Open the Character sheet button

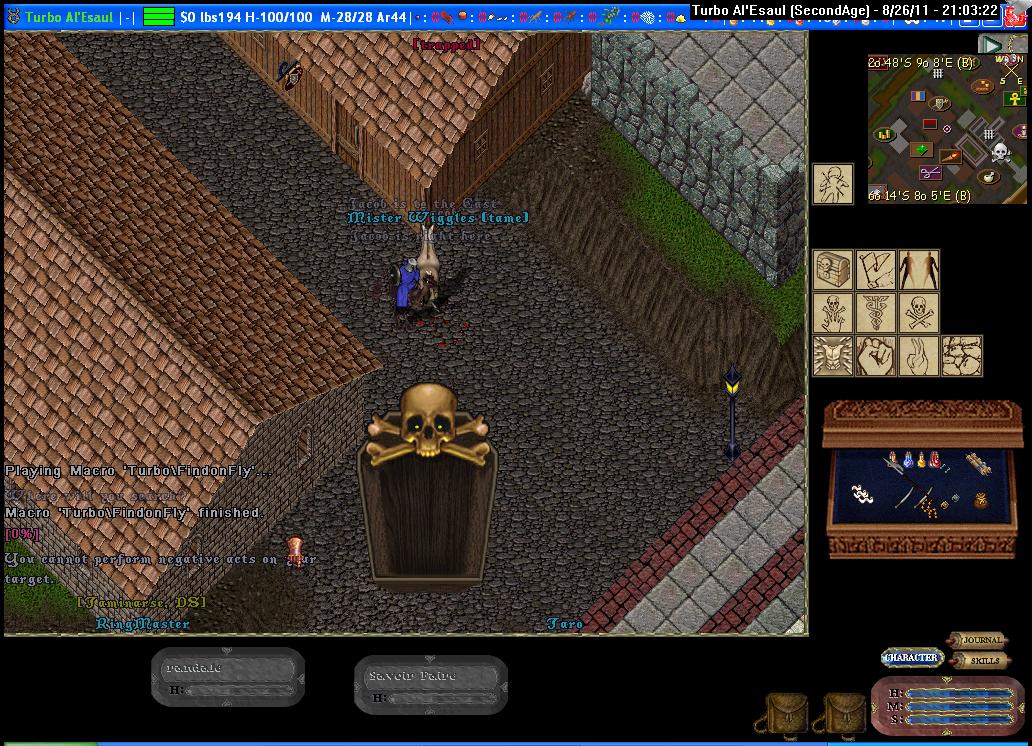912,657
